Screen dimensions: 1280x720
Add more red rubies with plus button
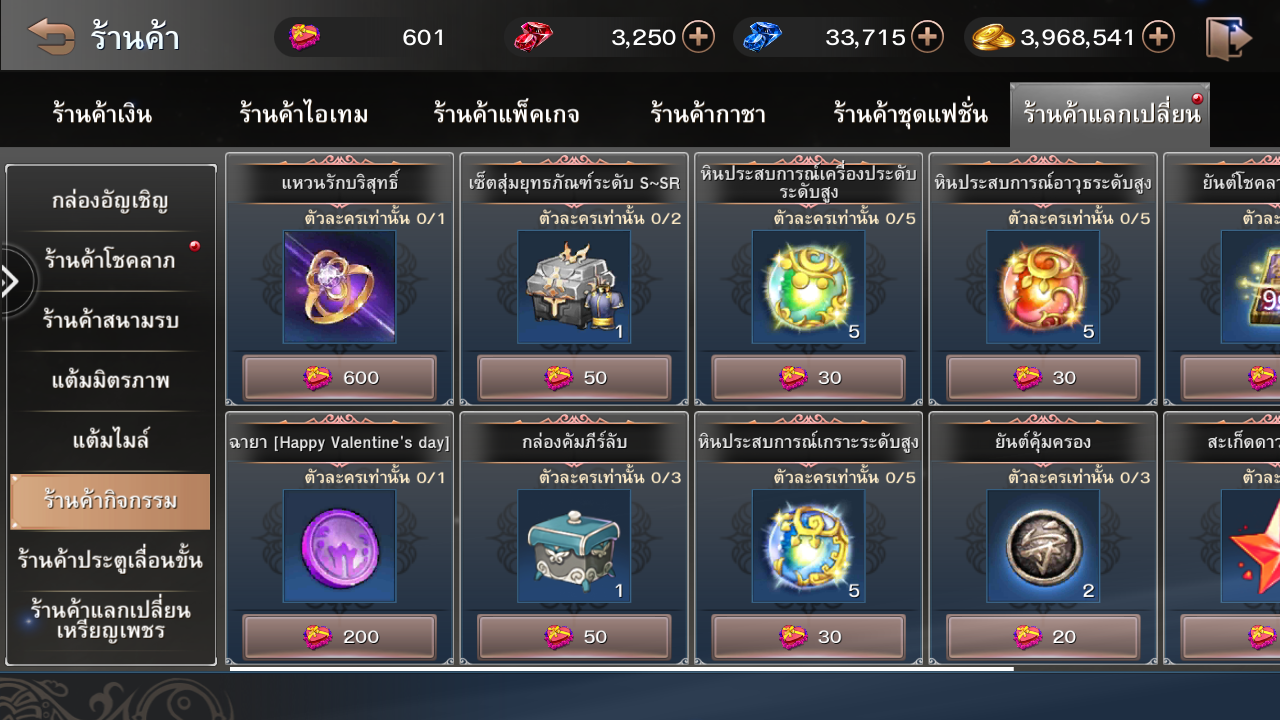pos(698,38)
